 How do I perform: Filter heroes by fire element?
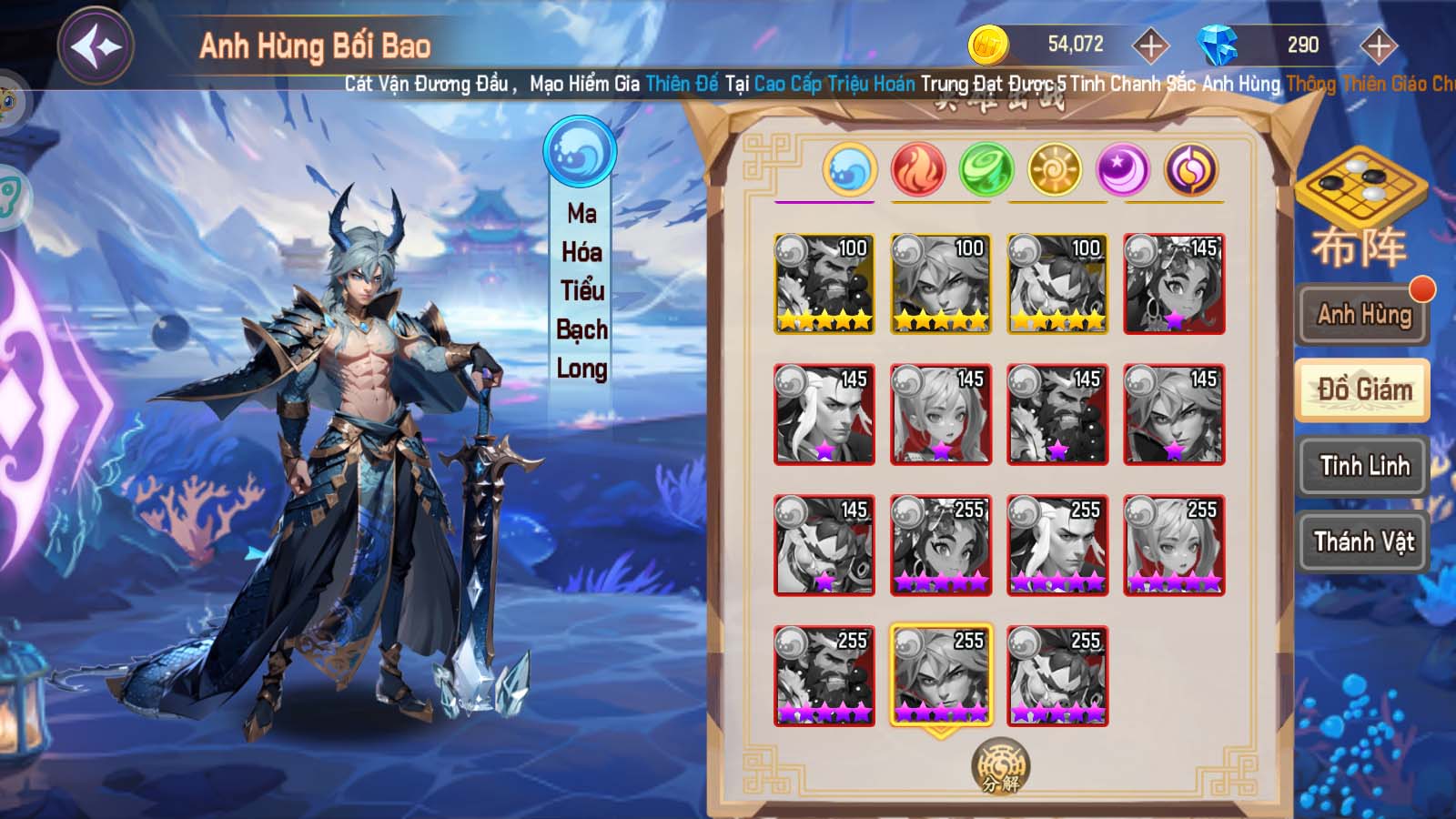(x=918, y=170)
